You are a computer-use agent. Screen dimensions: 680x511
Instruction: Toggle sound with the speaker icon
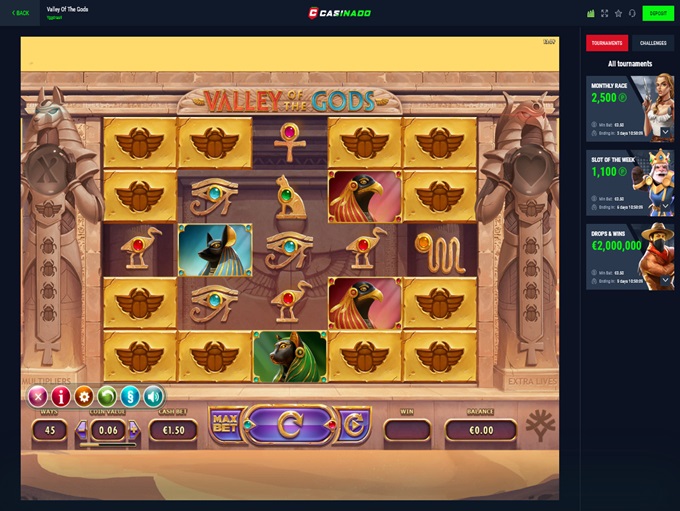coord(153,396)
